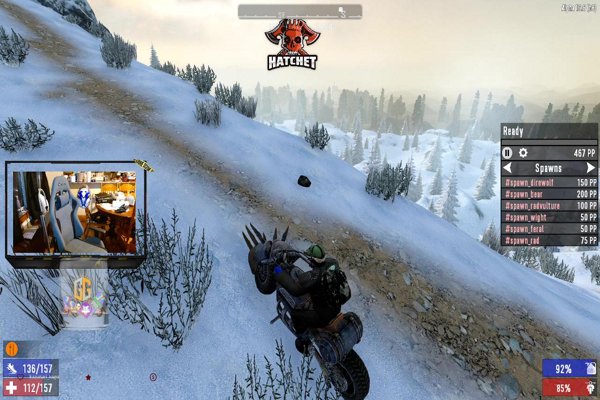
Task: Select the #spawn_rad 75 PP entry
Action: pyautogui.click(x=549, y=240)
